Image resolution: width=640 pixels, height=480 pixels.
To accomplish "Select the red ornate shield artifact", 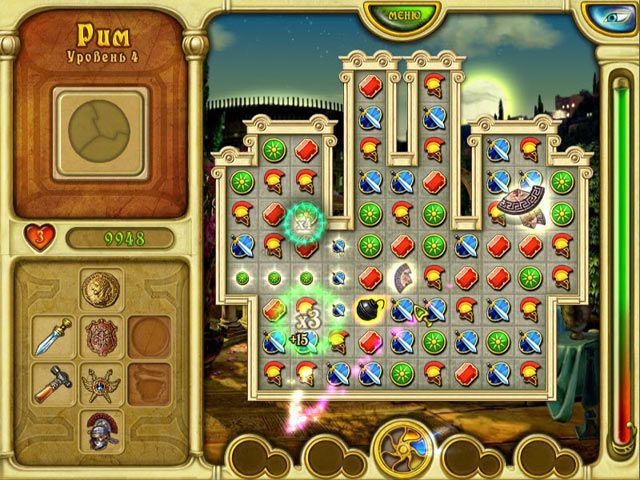I will point(101,337).
